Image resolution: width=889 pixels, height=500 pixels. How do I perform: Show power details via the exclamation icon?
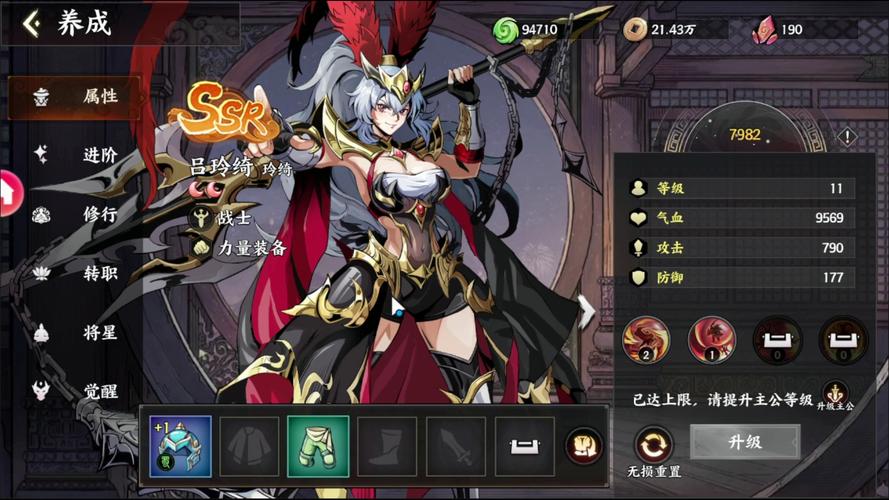click(847, 137)
